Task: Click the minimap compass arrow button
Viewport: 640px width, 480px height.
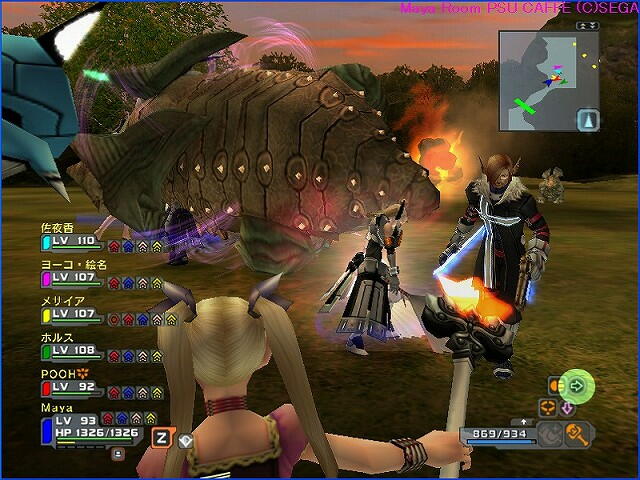Action: click(x=587, y=119)
